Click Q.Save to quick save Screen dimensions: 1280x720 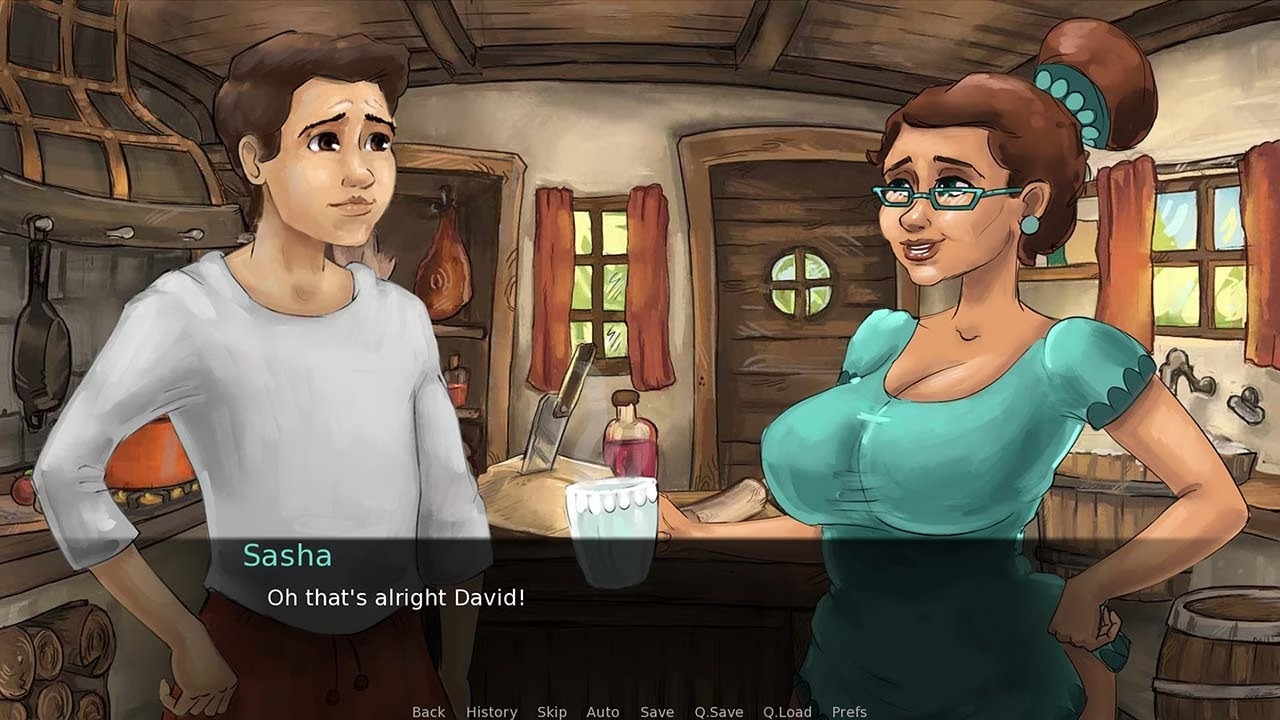coord(719,712)
